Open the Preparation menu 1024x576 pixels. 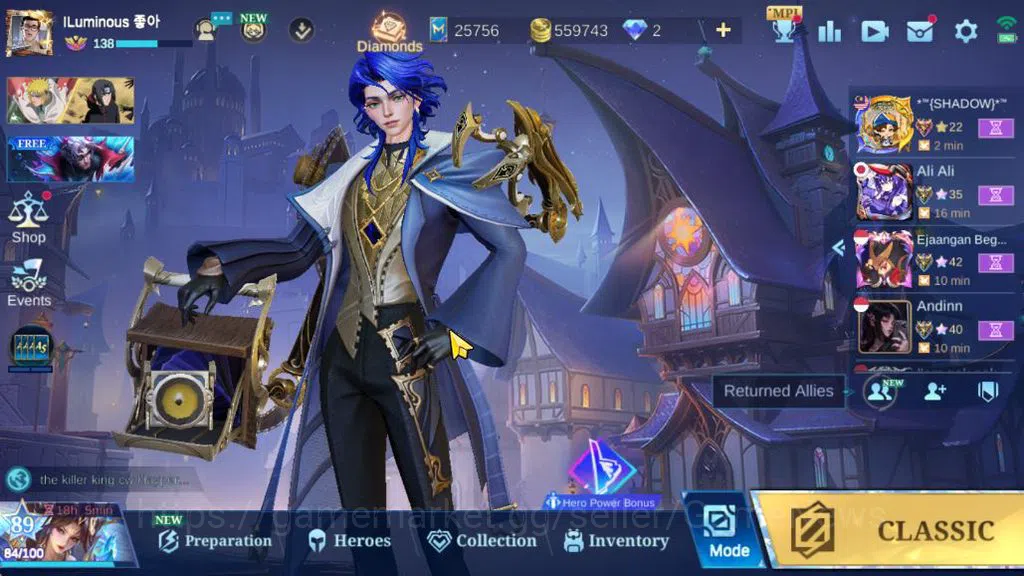click(216, 541)
